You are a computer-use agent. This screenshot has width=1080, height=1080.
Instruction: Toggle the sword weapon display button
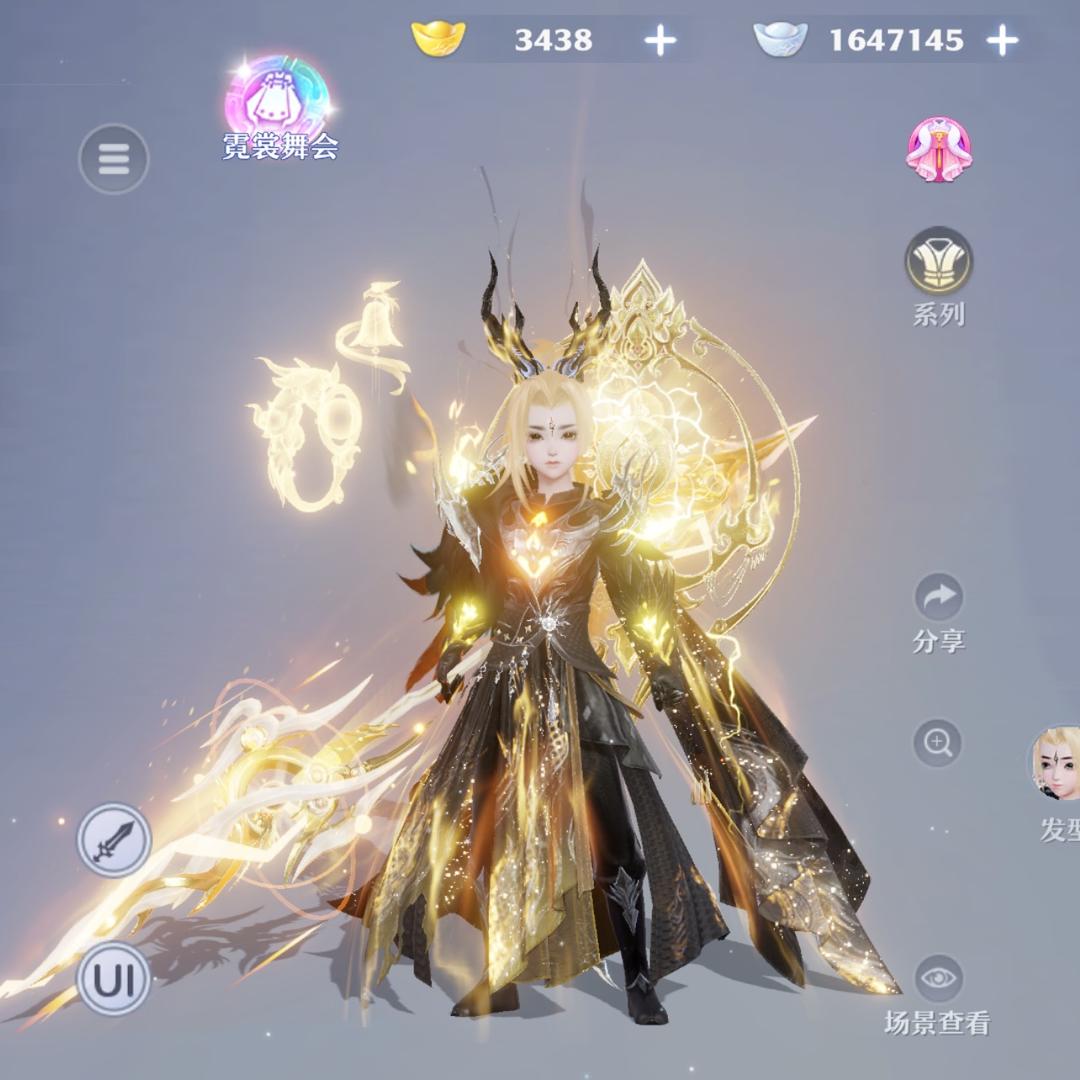pos(113,840)
